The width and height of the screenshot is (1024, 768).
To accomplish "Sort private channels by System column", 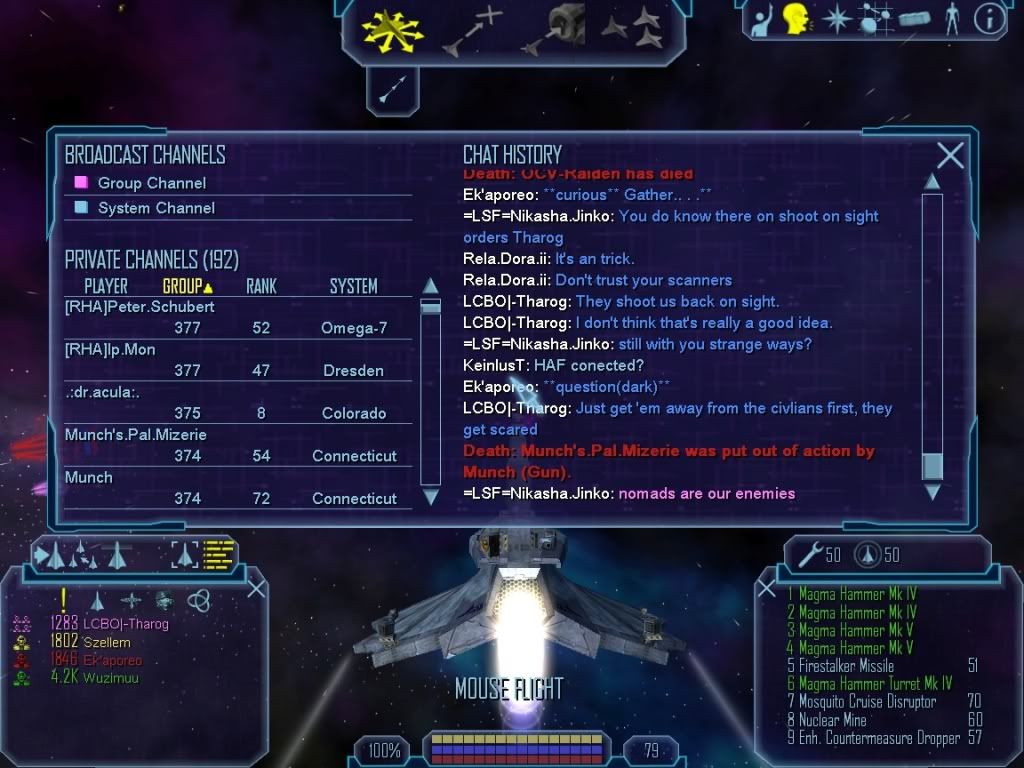I will pos(353,286).
